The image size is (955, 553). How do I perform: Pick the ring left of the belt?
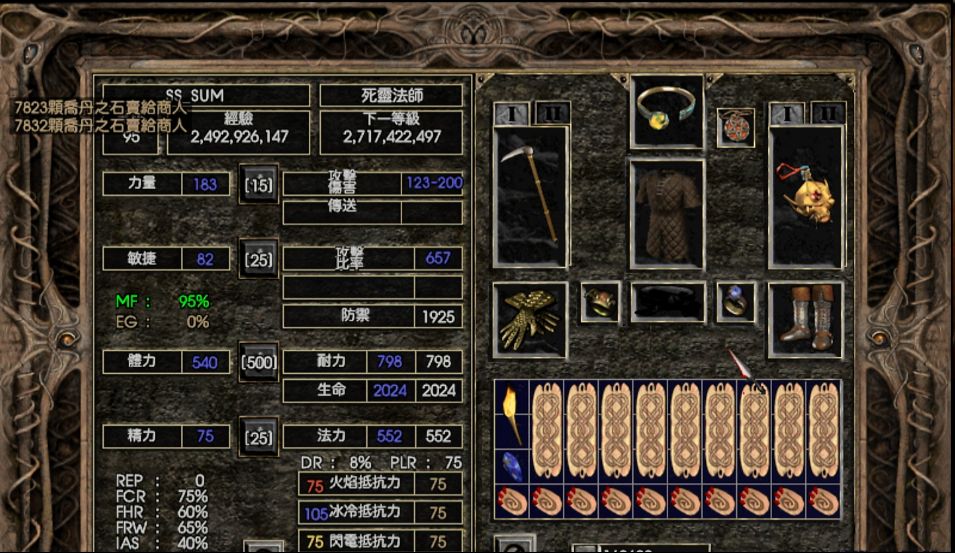click(x=600, y=302)
